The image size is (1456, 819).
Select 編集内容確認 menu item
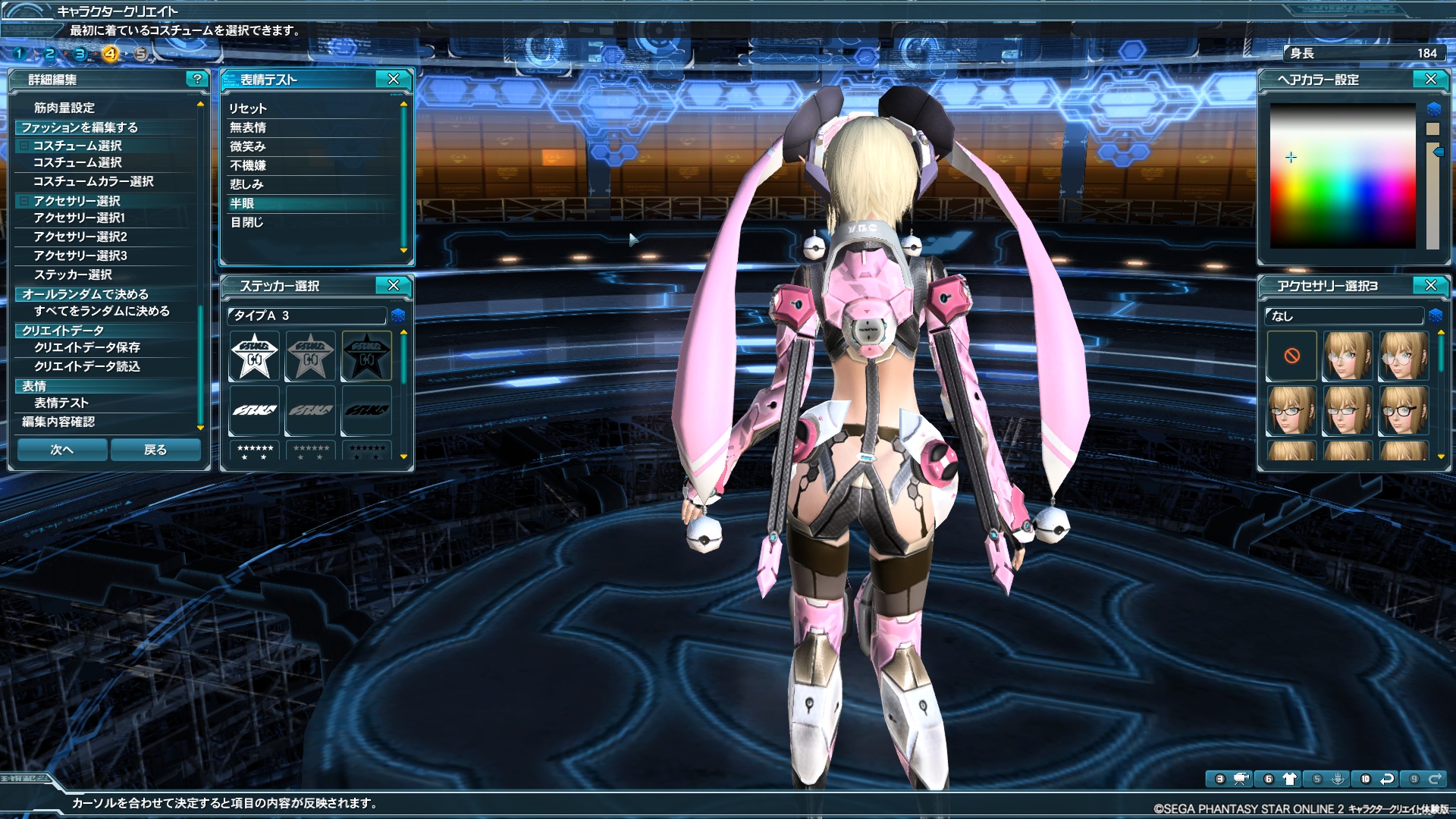(x=58, y=422)
